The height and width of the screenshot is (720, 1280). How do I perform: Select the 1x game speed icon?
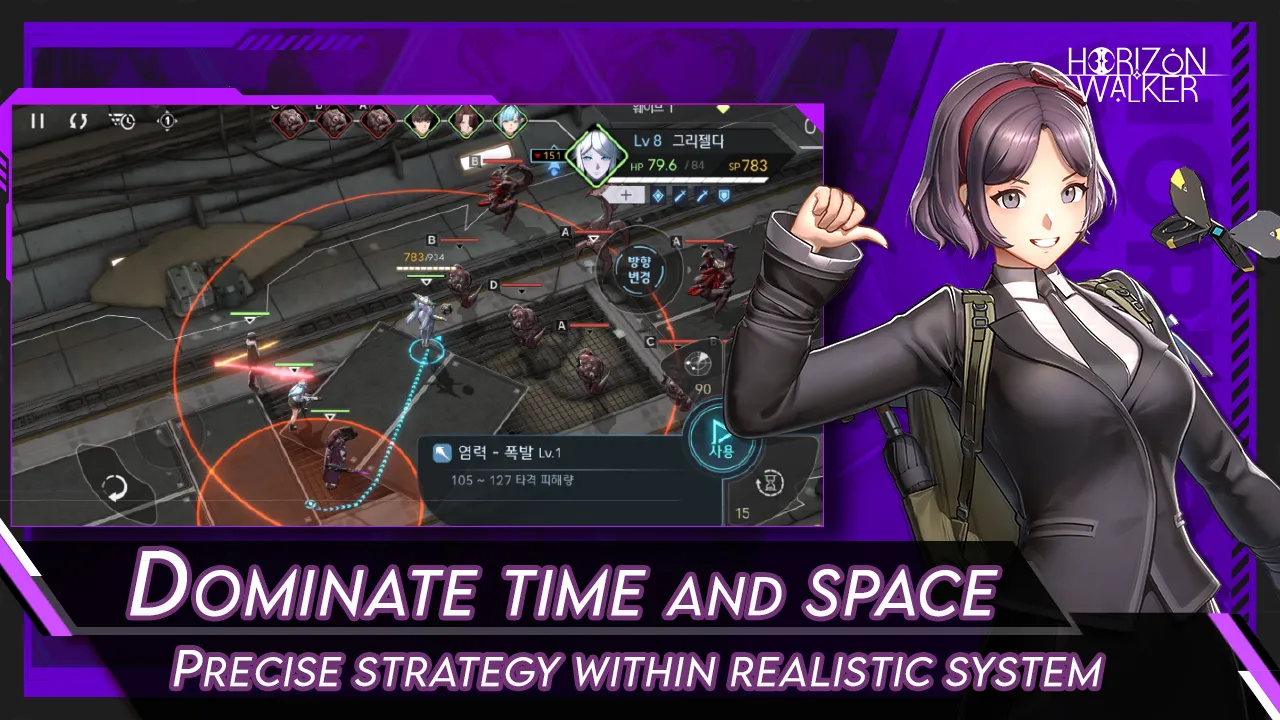pyautogui.click(x=167, y=121)
